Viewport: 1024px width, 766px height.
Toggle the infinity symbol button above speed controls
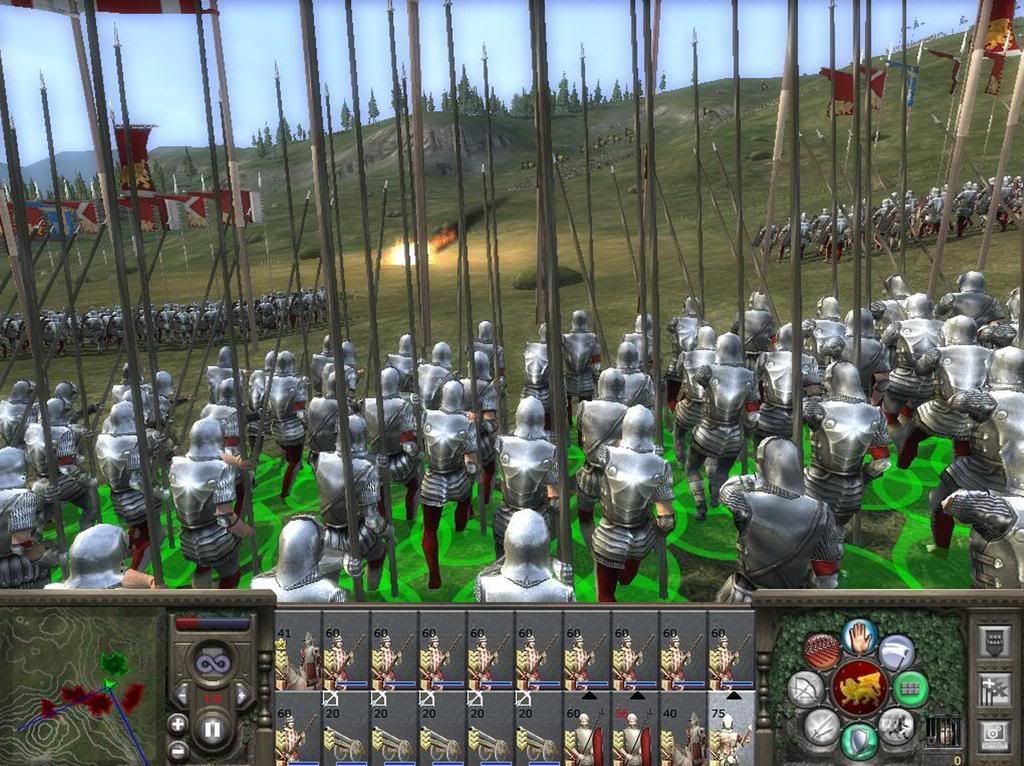click(212, 662)
